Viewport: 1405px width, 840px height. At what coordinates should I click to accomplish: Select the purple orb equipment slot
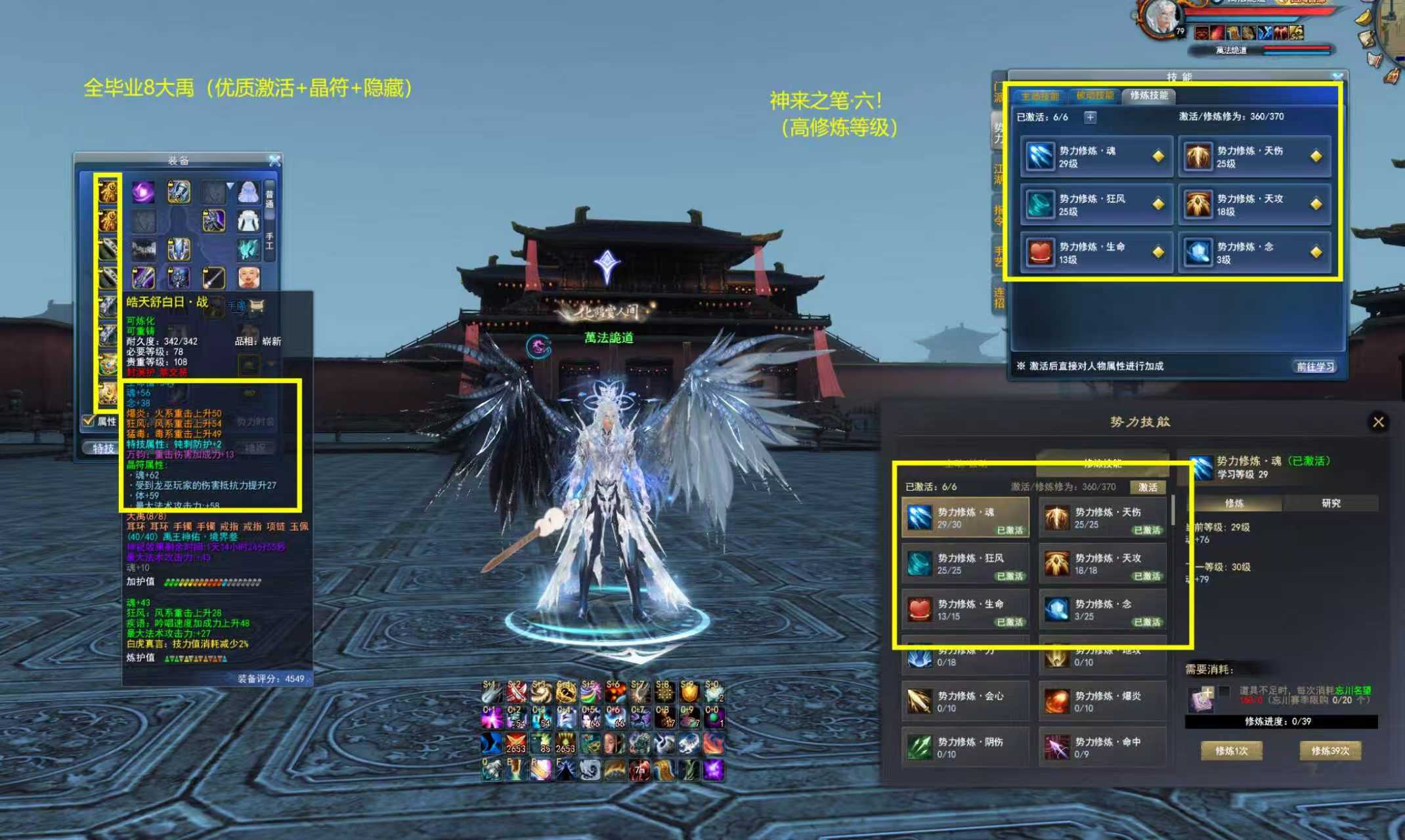(x=143, y=192)
